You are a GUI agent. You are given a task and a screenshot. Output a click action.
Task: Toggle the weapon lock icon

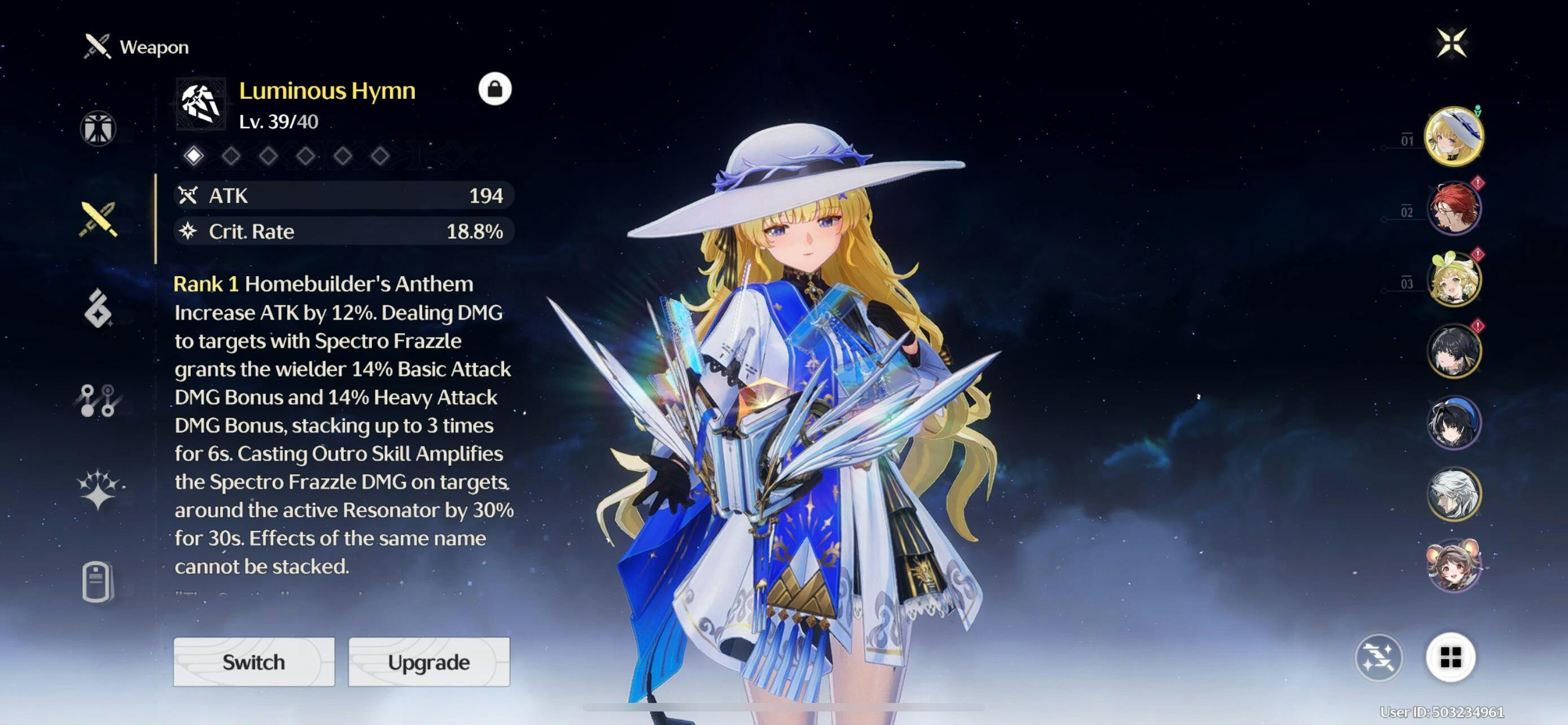[494, 89]
